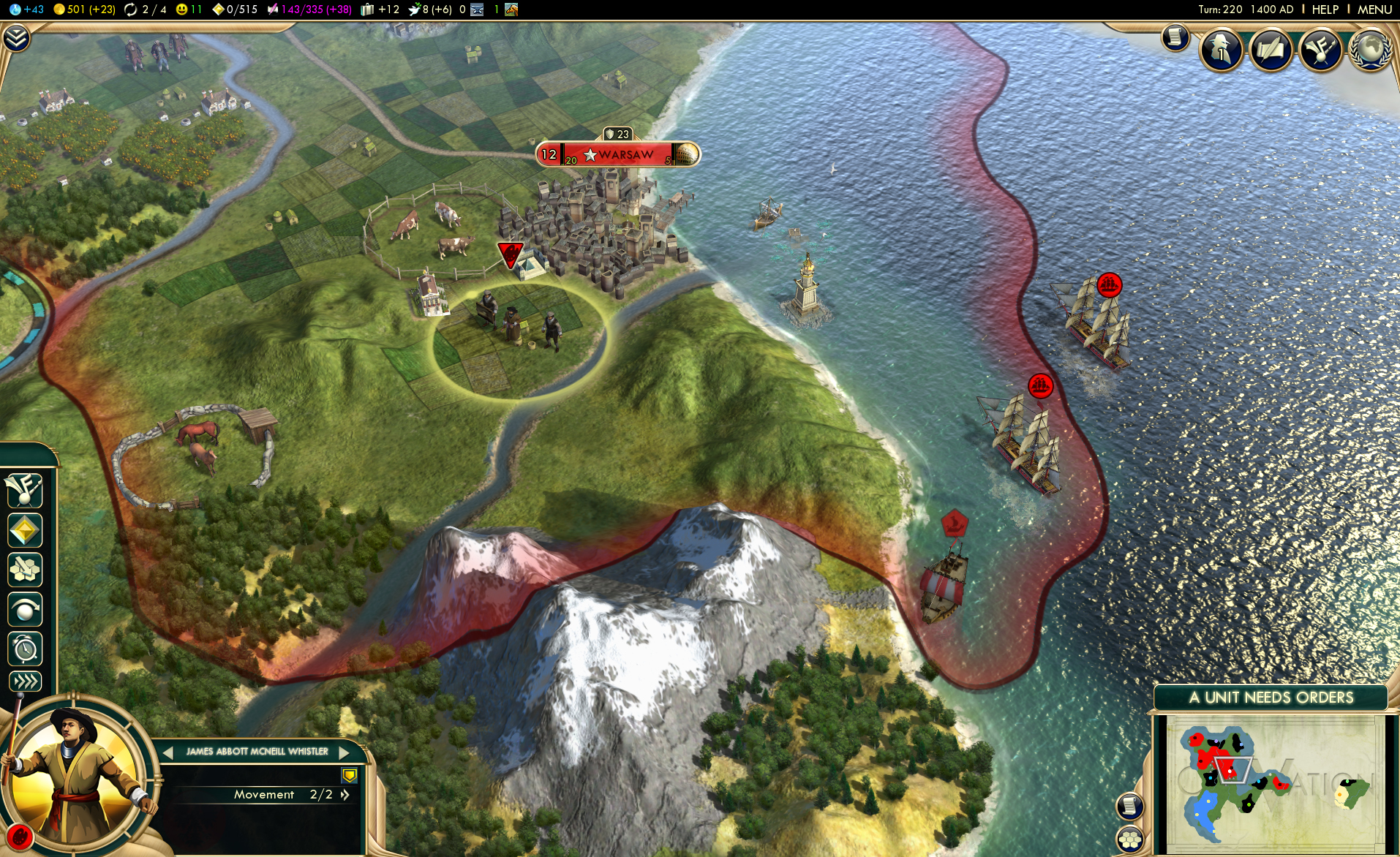Activate the Create Great Work unit action
Screen dimensions: 1400x857
point(25,491)
